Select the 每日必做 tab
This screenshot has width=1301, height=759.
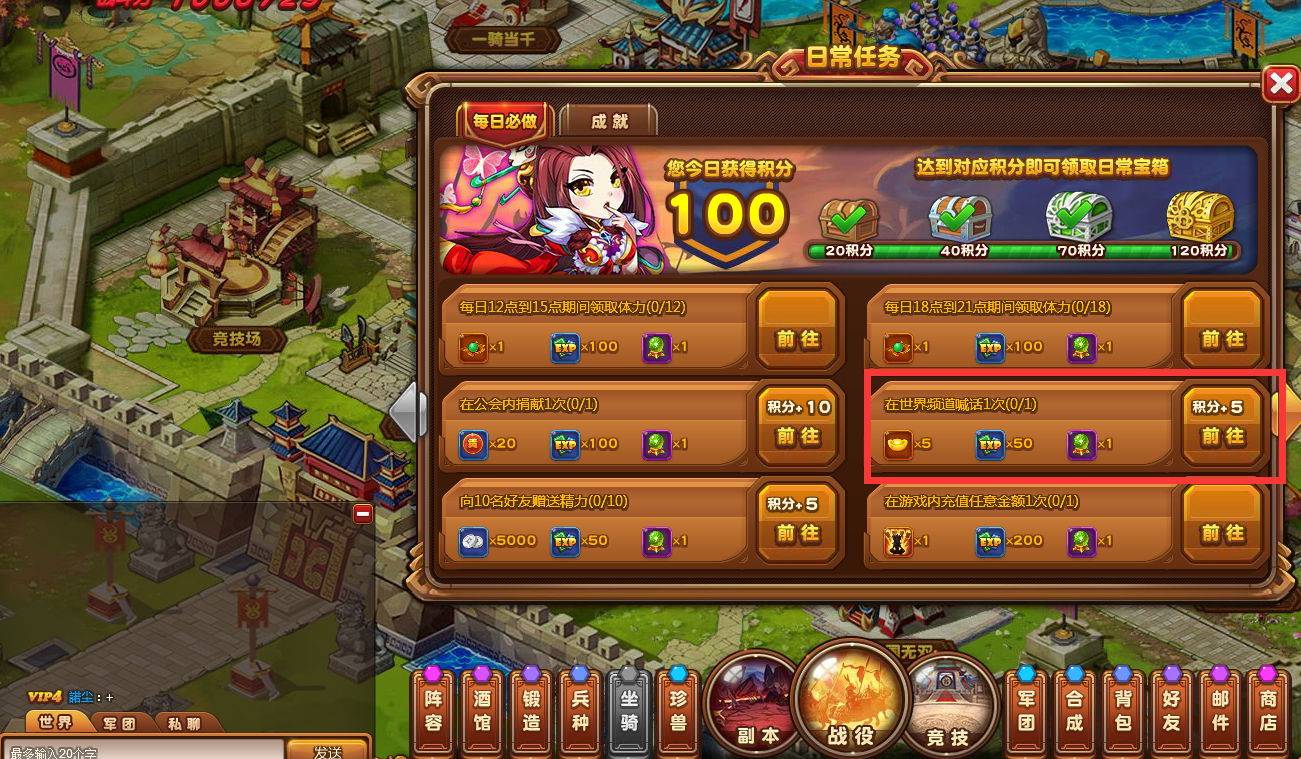505,121
